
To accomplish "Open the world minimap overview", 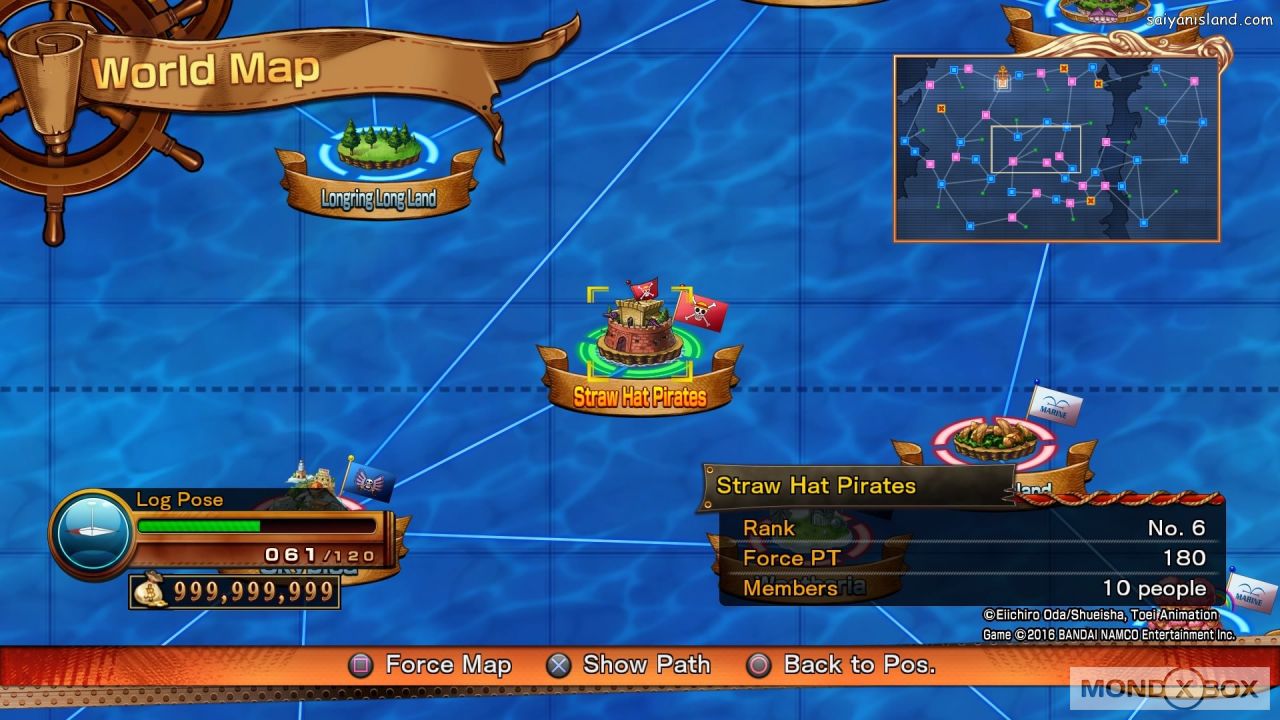I will (x=1056, y=148).
